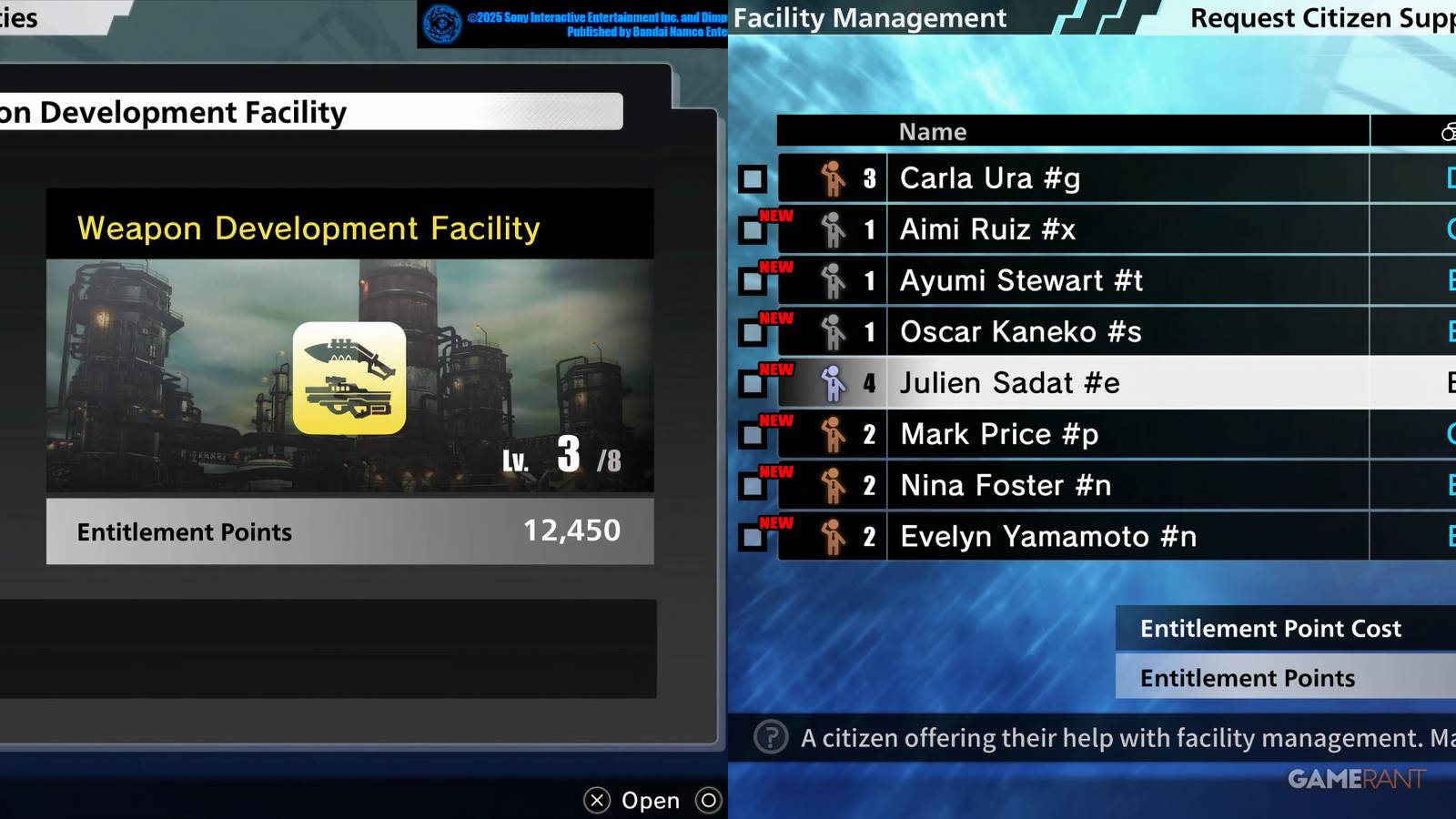Check the checkbox for Evelyn Yamamoto
The image size is (1456, 819).
(x=752, y=536)
